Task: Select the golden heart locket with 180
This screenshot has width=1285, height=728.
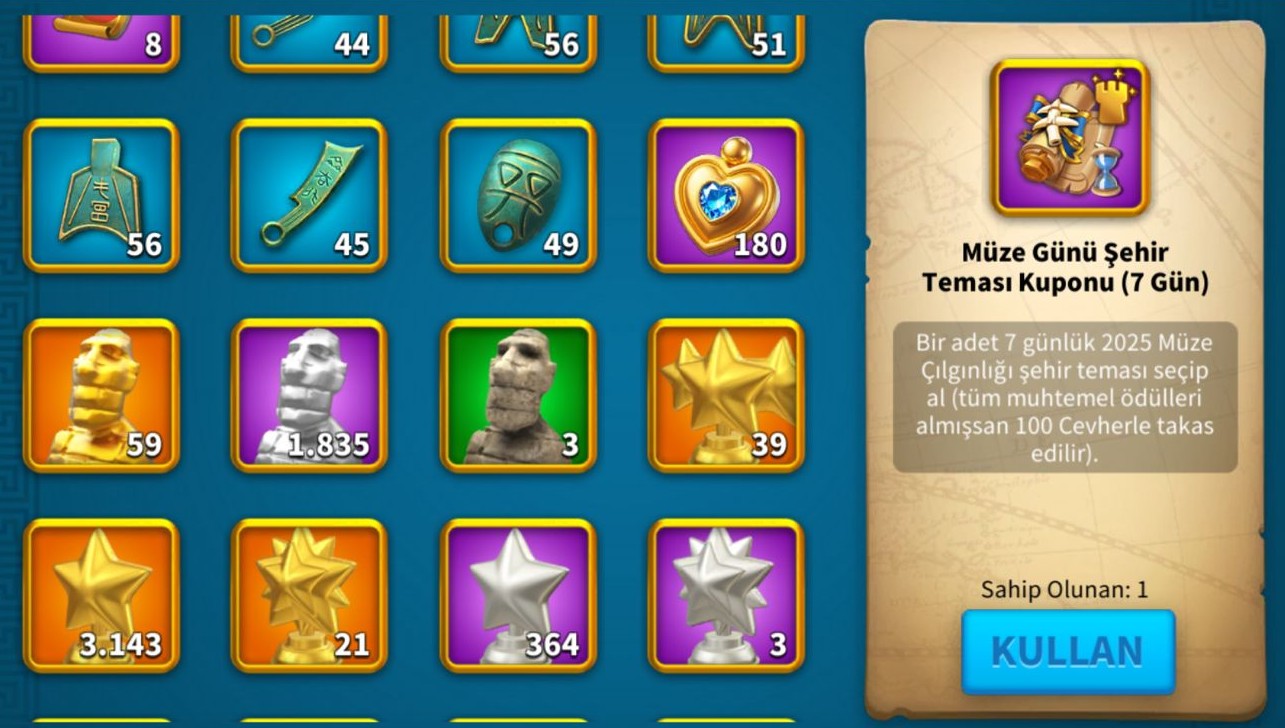Action: [726, 196]
